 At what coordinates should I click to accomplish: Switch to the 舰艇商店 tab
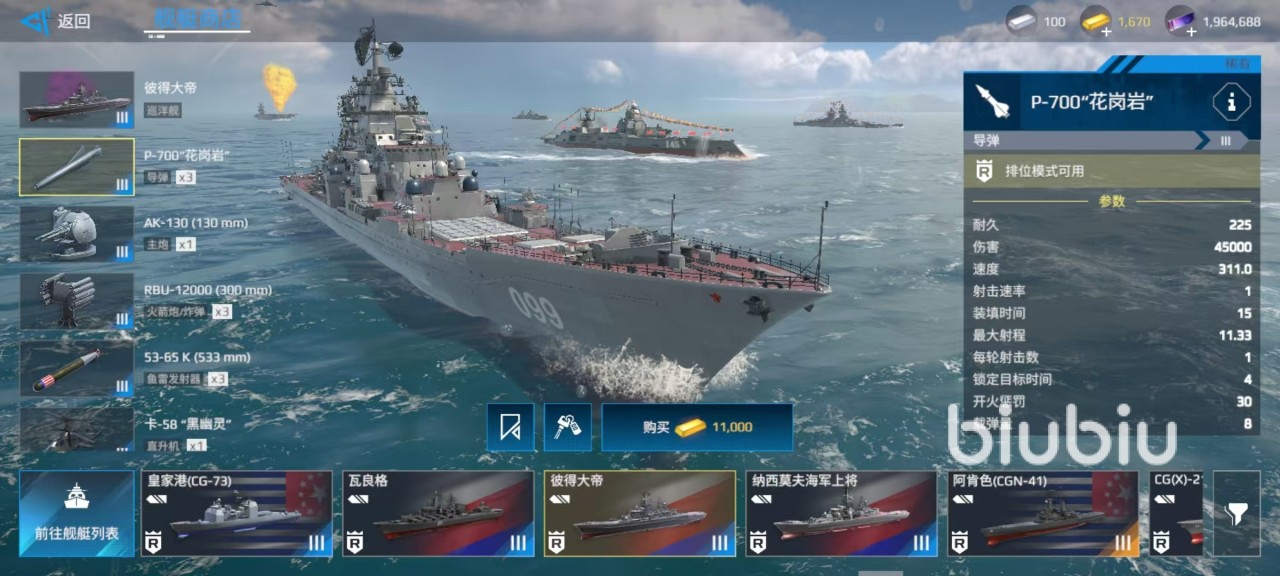197,18
